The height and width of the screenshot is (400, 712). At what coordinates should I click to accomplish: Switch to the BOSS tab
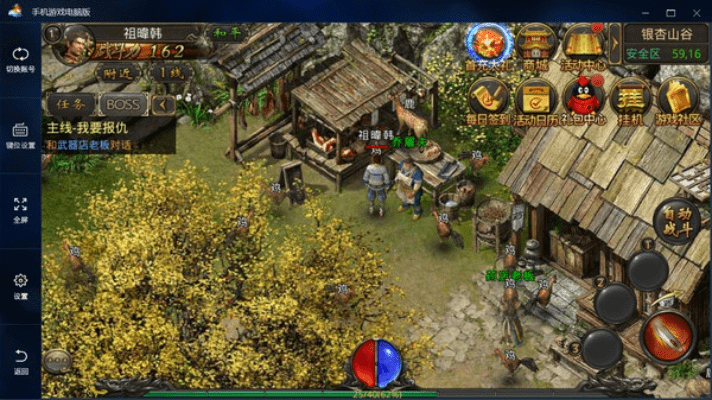pos(123,104)
